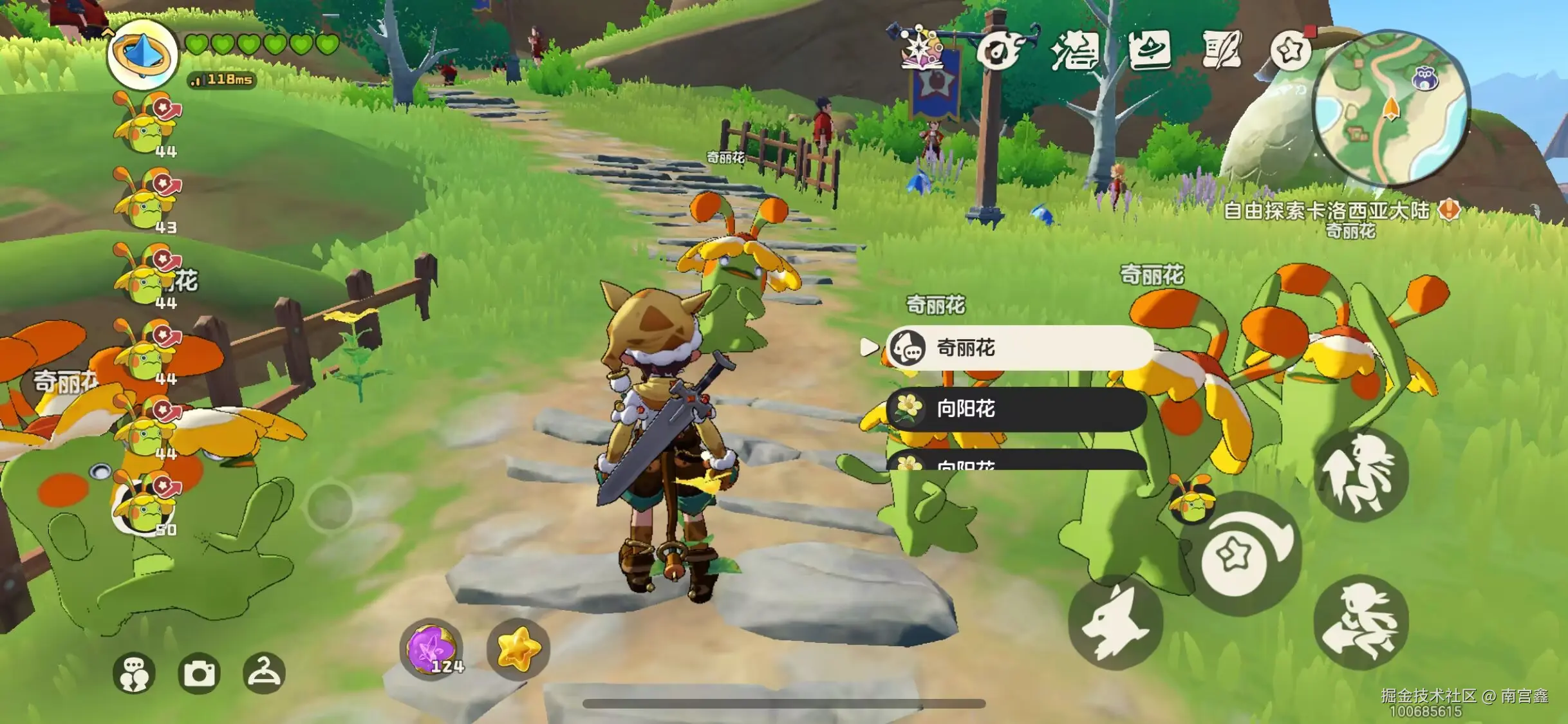This screenshot has width=1568, height=724.
Task: Tap the jump action button
Action: (x=1361, y=475)
